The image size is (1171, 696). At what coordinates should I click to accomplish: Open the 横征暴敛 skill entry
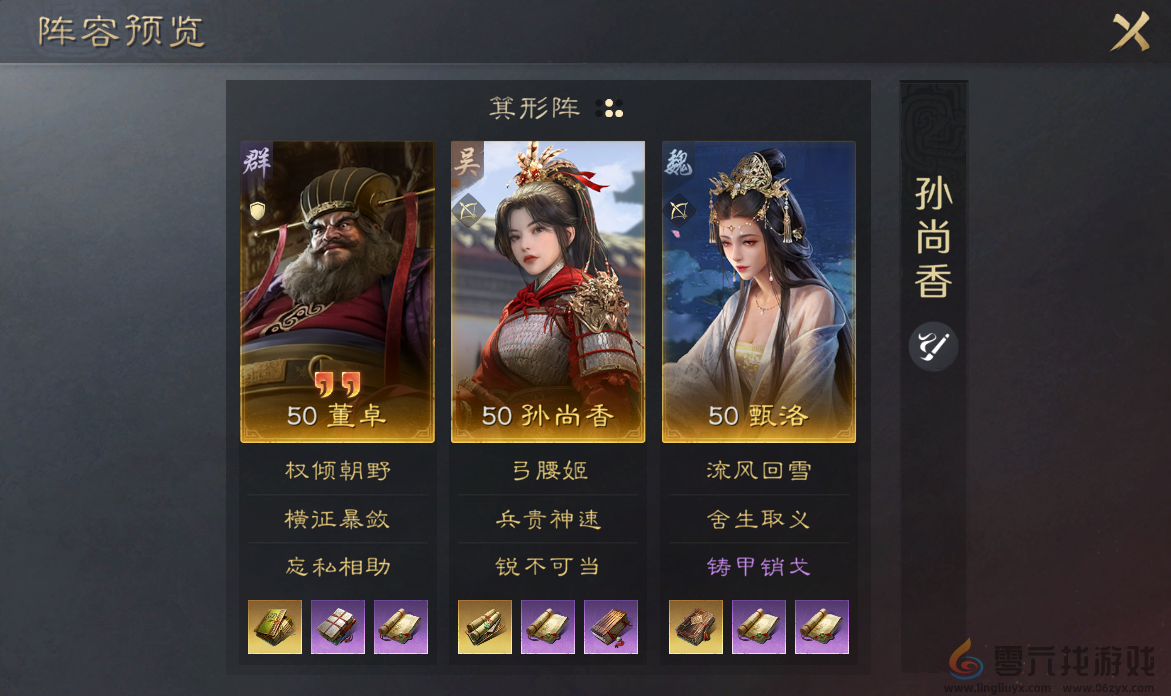pyautogui.click(x=337, y=519)
